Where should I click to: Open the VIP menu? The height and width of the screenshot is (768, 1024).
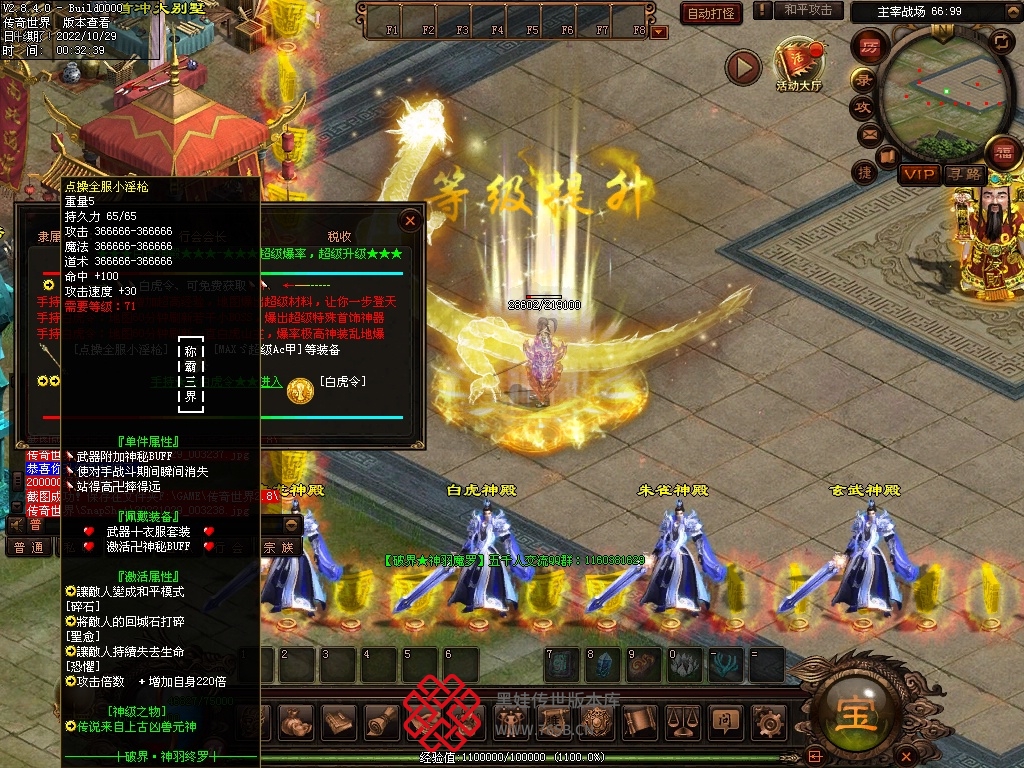pos(919,175)
